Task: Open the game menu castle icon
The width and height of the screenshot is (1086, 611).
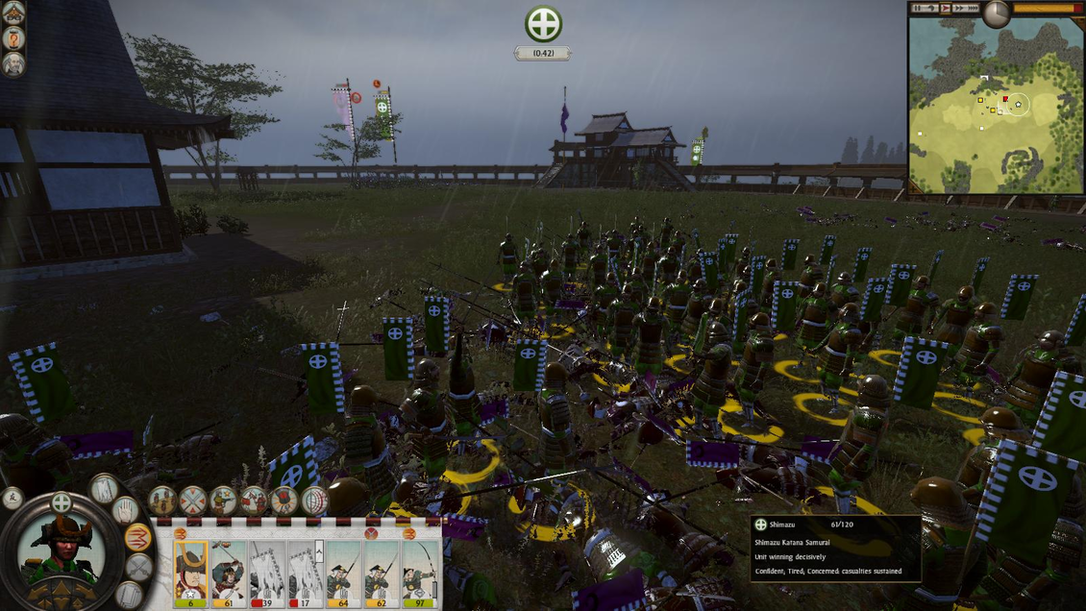Action: 14,12
